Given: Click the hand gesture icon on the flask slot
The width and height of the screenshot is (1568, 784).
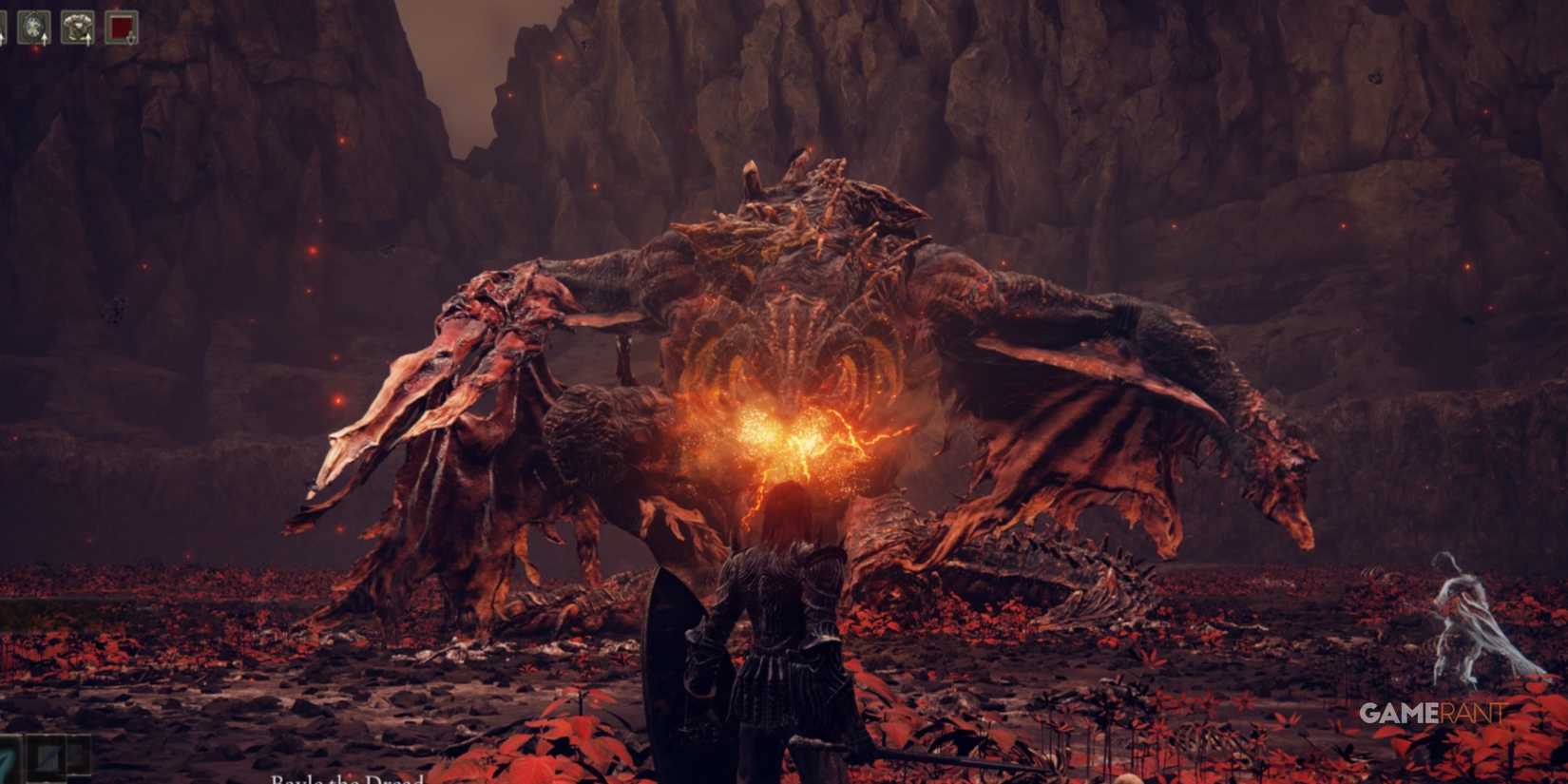Looking at the screenshot, I should coord(131,39).
